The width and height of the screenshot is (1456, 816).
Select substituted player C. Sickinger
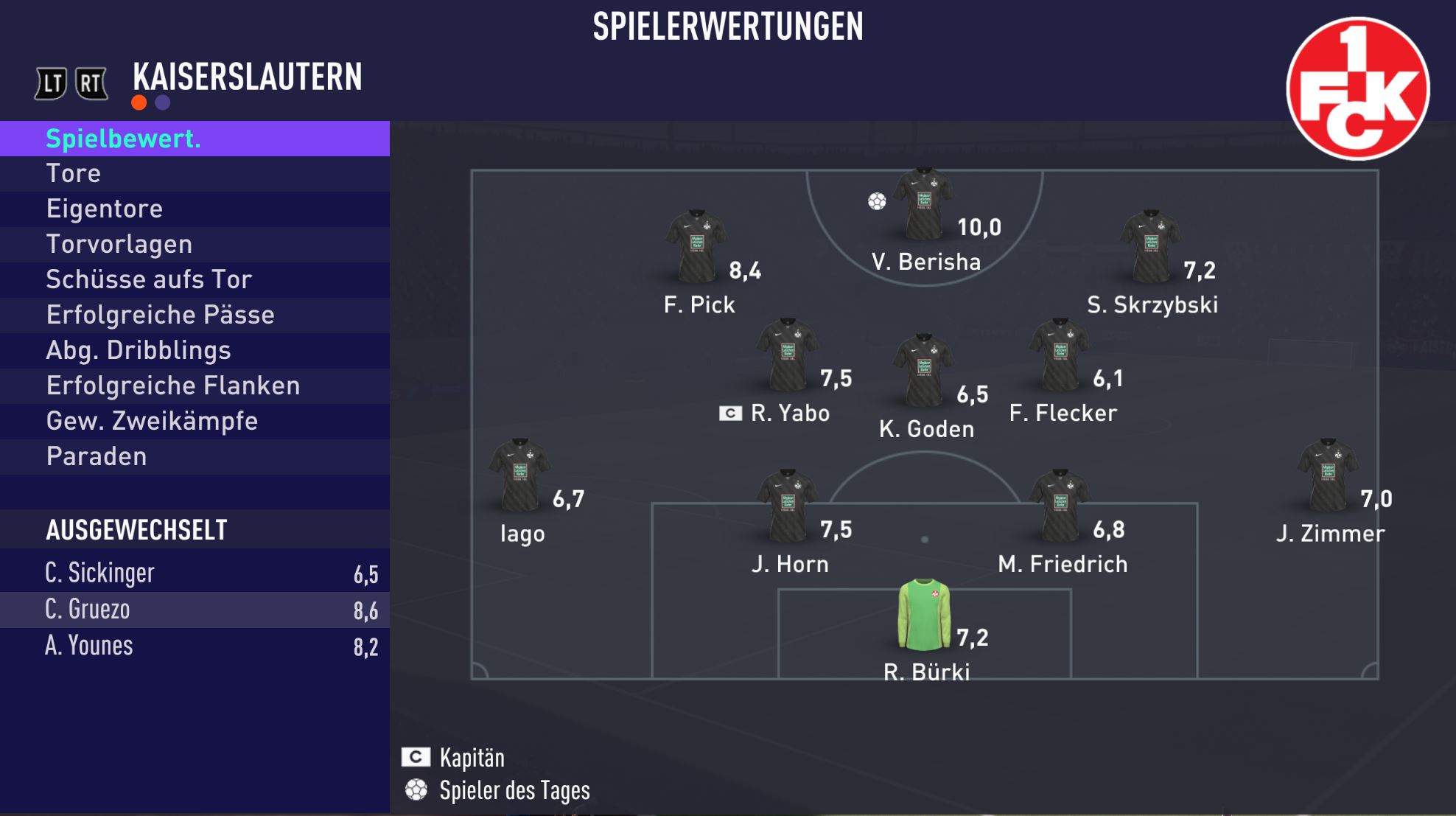195,573
